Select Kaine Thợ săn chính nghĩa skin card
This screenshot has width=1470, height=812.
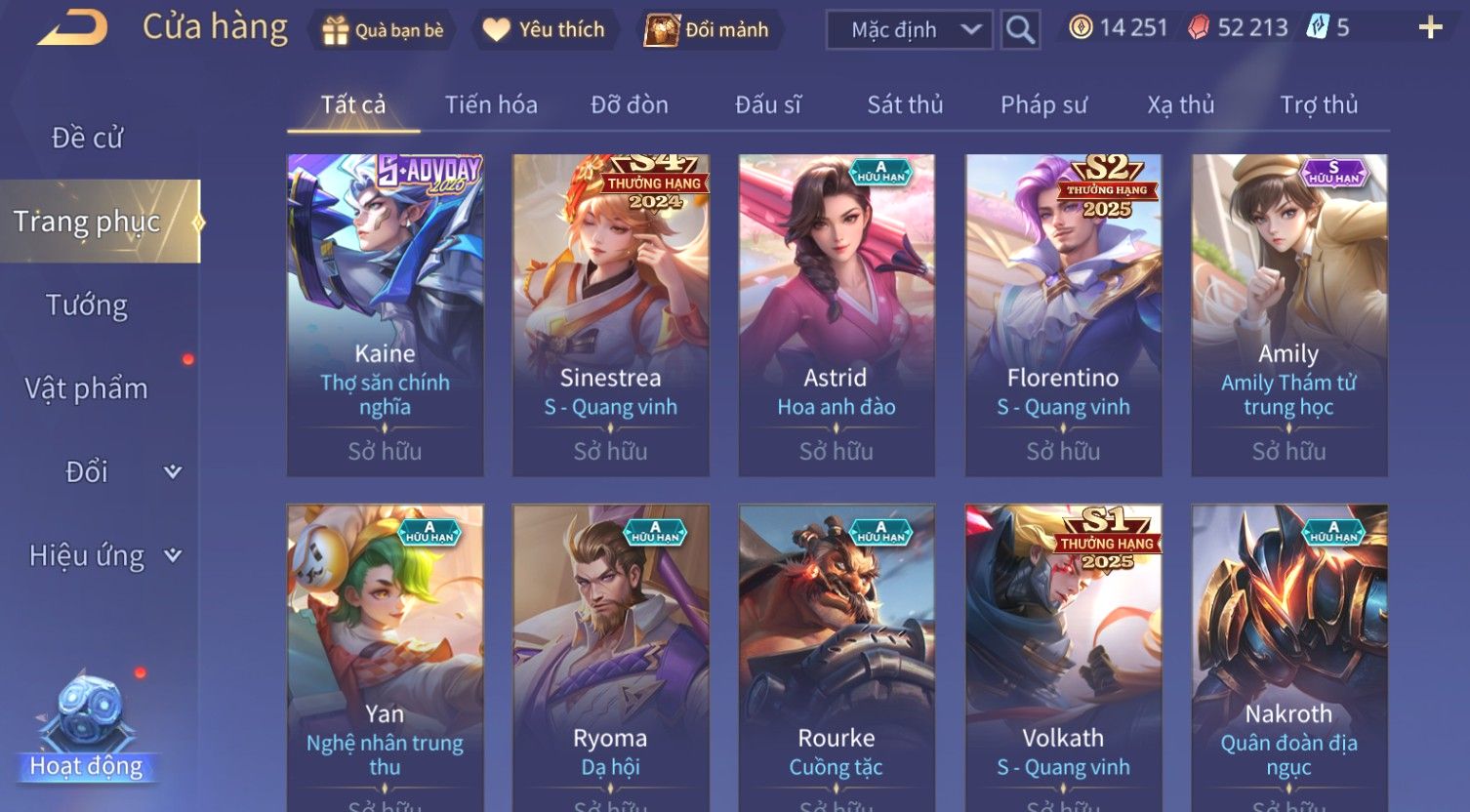coord(385,314)
